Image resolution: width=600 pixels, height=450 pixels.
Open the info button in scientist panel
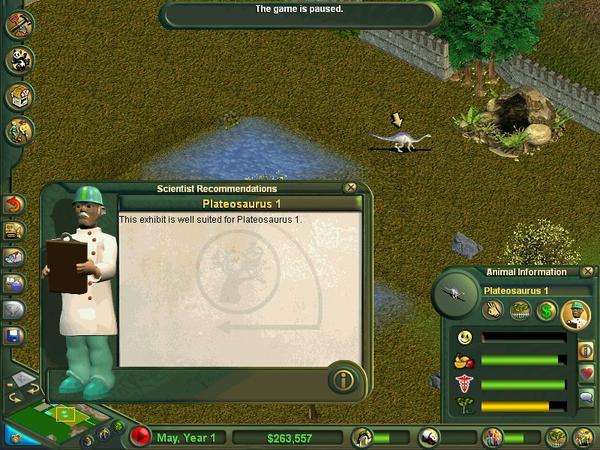pyautogui.click(x=342, y=380)
